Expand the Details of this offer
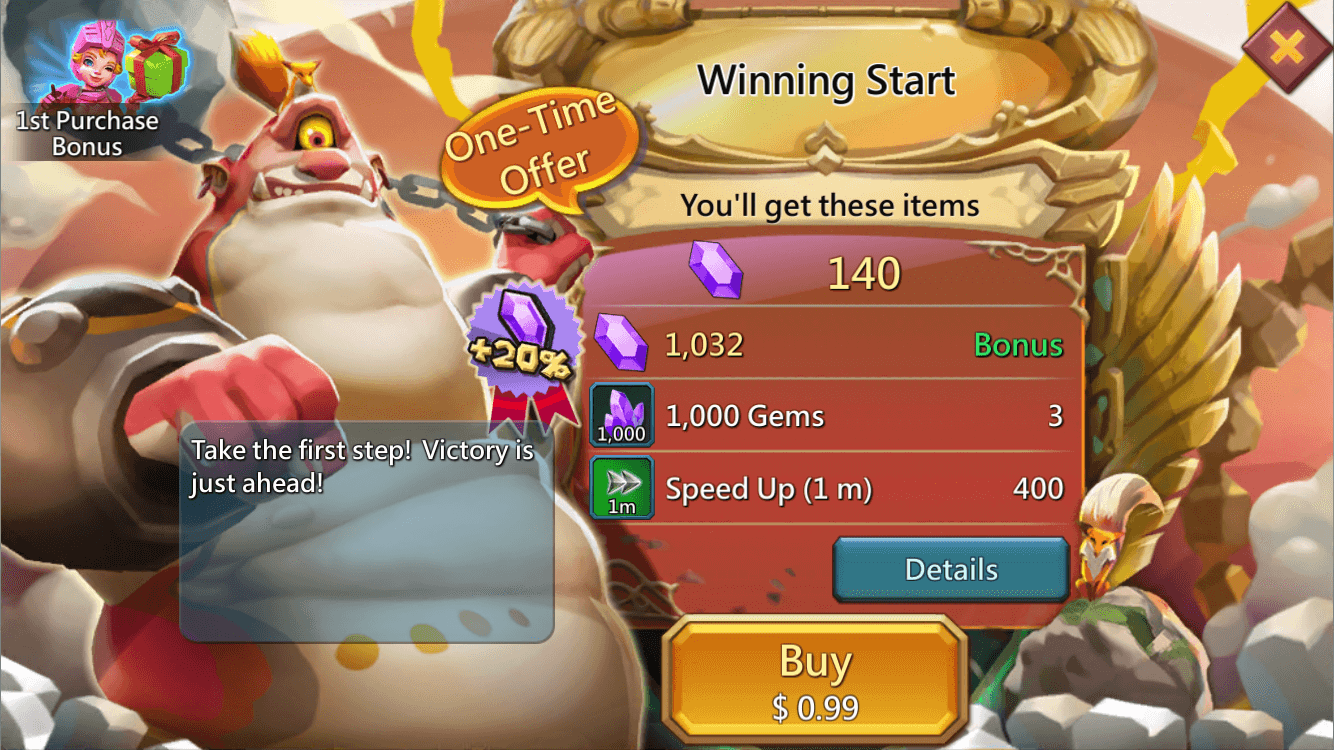 pos(949,569)
